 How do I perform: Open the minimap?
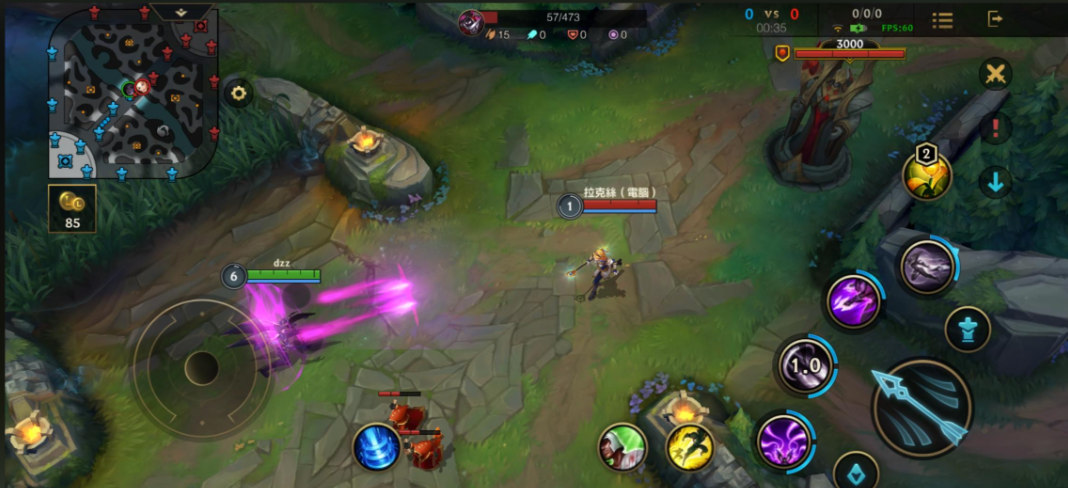[133, 93]
